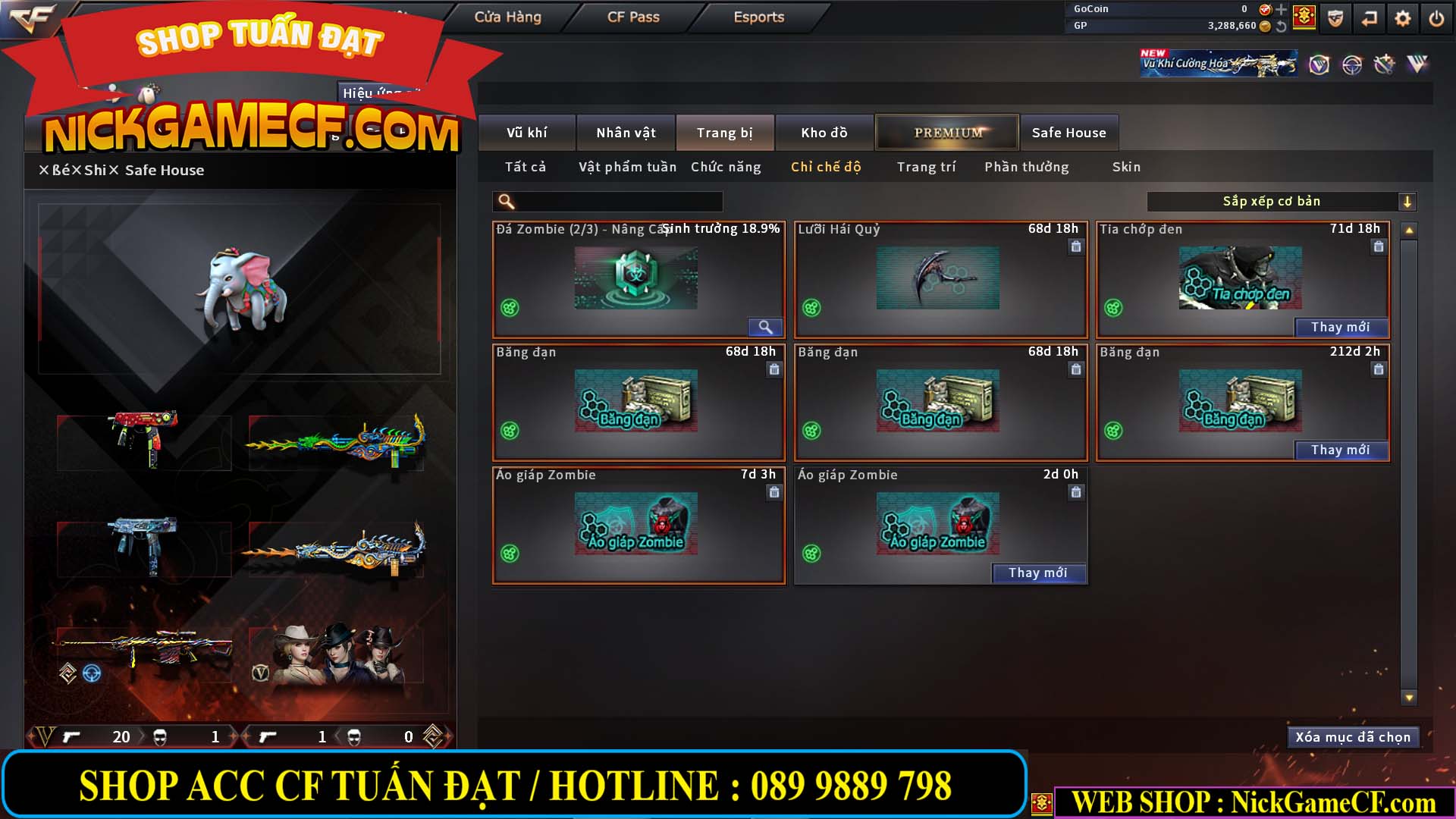The image size is (1456, 819).
Task: Open the Kho đồ tab
Action: [825, 132]
